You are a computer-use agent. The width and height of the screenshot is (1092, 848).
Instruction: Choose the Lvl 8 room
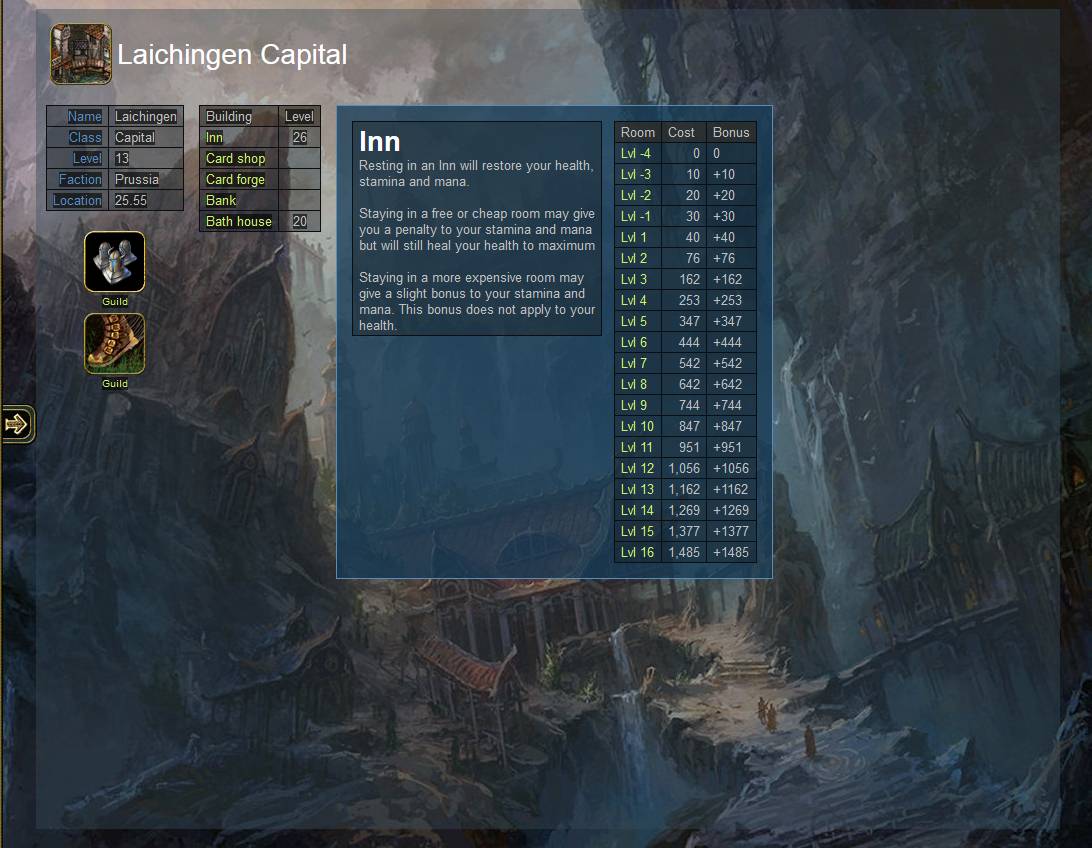634,385
